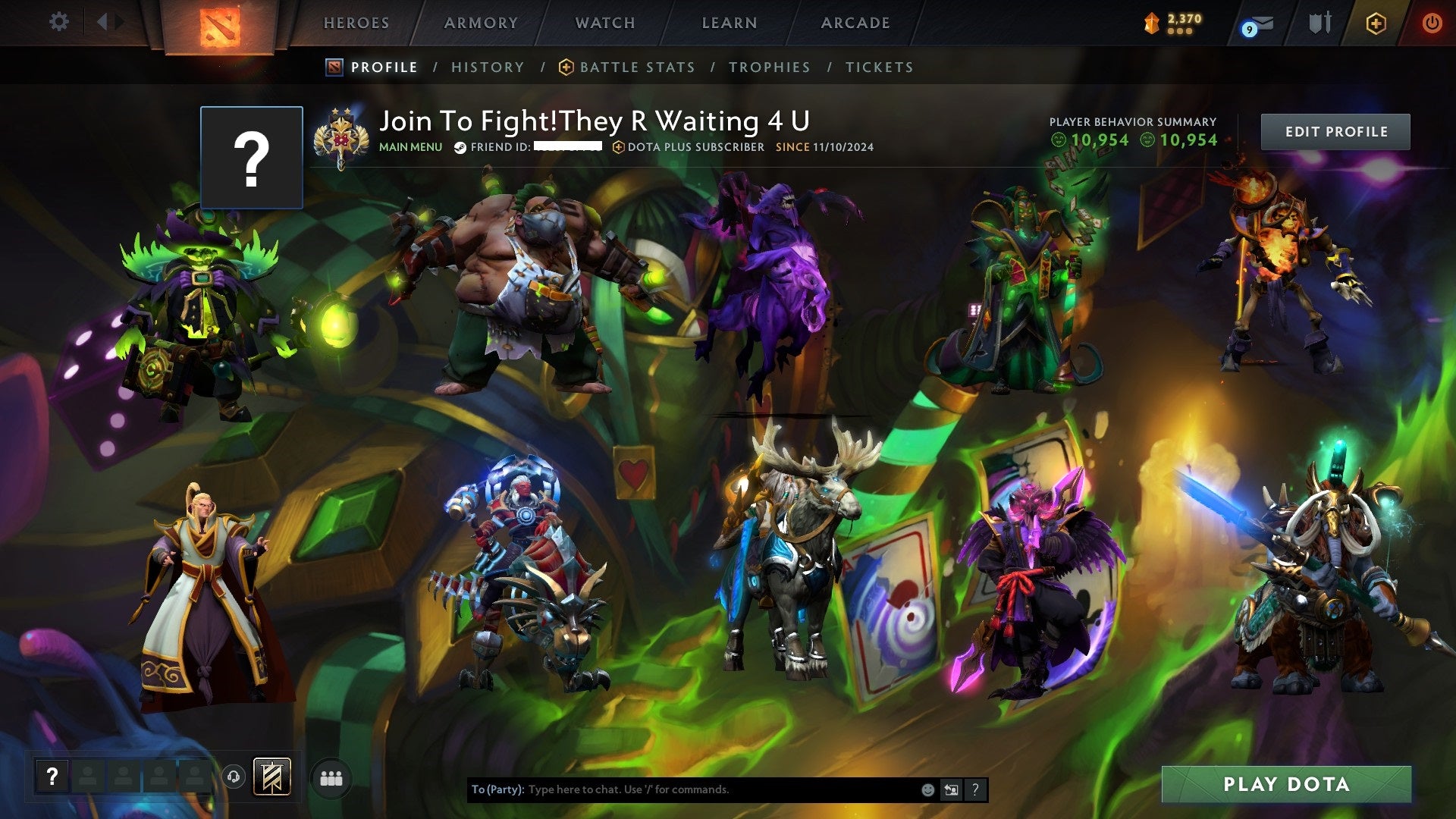The width and height of the screenshot is (1456, 819).
Task: Switch to the HISTORY tab
Action: 488,67
